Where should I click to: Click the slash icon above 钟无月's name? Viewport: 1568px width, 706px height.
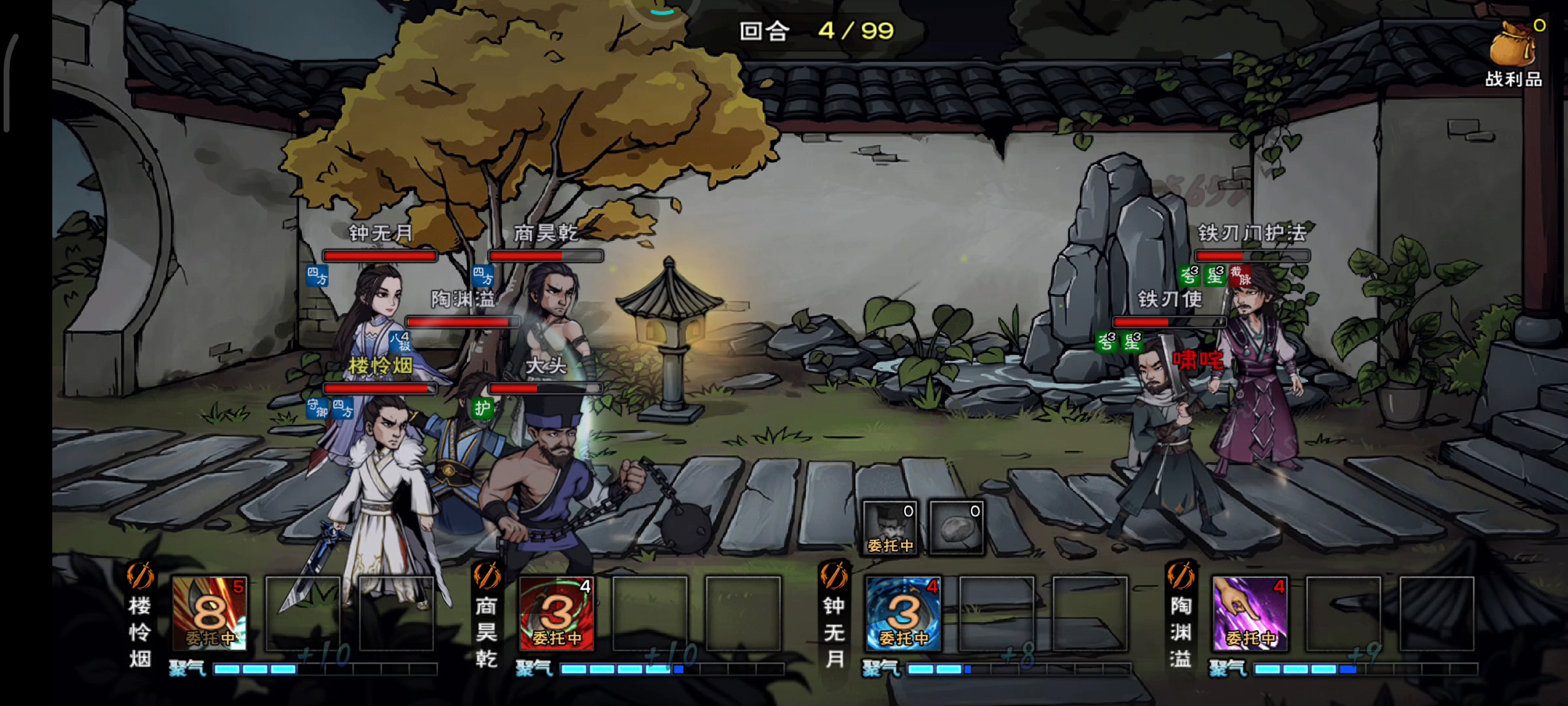coord(834,576)
